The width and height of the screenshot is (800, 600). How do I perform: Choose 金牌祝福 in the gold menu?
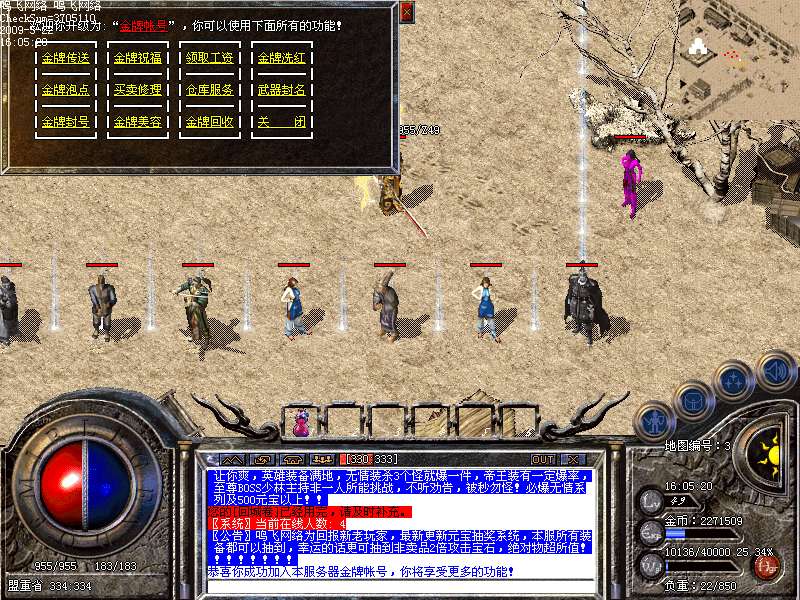(137, 58)
